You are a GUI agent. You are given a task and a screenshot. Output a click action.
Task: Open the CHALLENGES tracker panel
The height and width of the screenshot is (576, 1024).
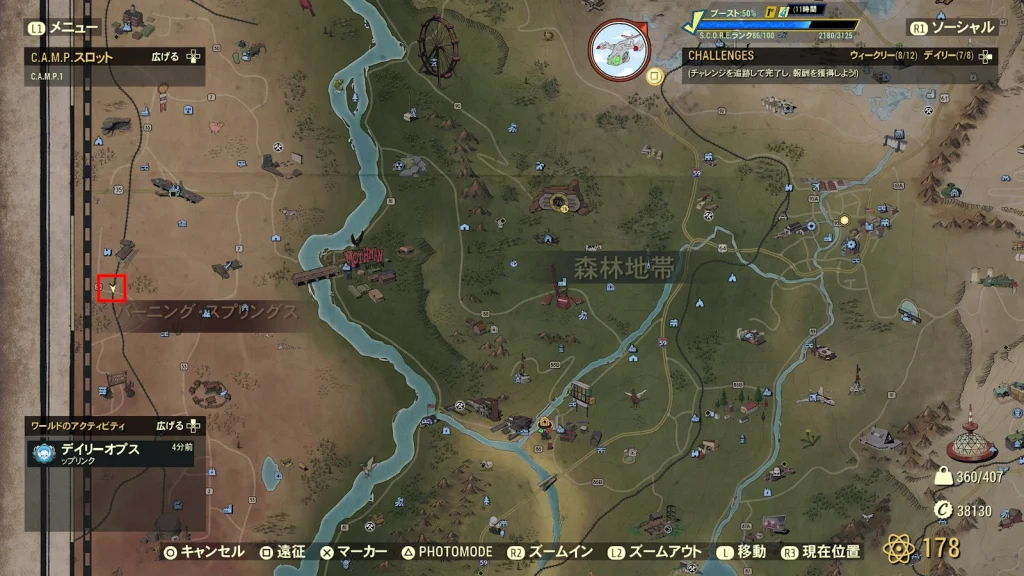(720, 56)
